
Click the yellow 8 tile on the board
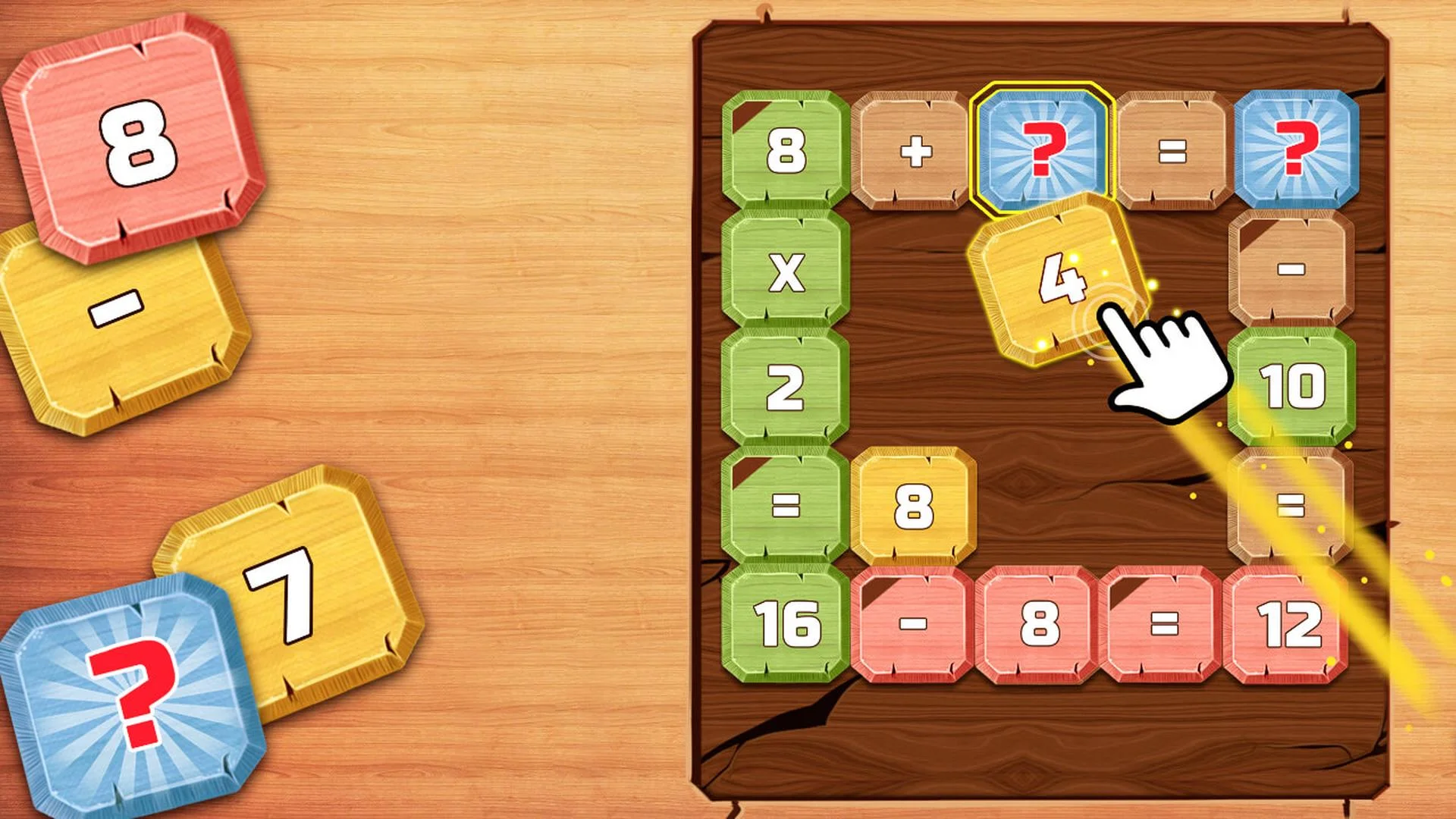click(x=914, y=504)
